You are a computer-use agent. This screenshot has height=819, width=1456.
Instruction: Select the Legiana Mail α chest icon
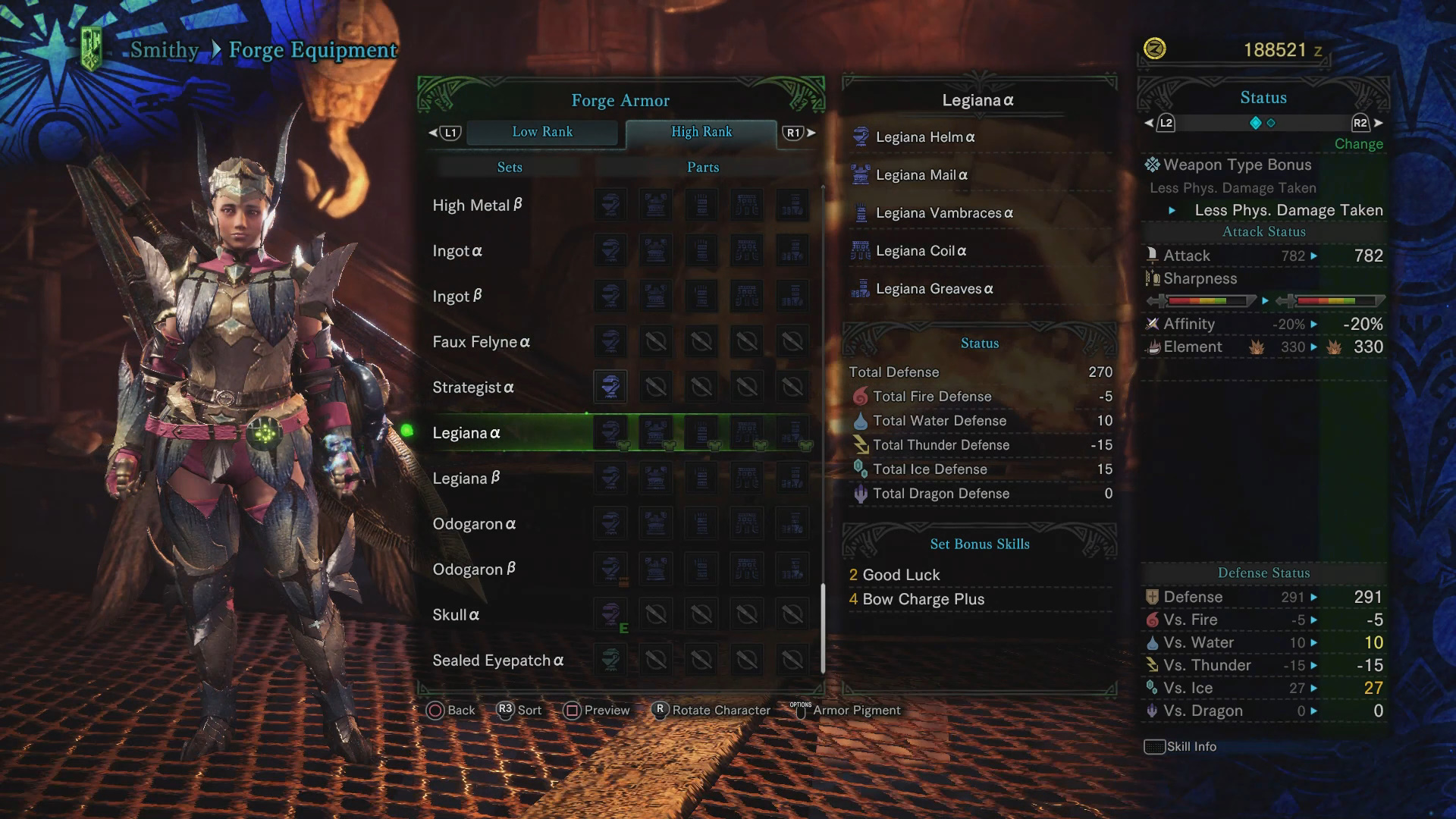click(861, 174)
